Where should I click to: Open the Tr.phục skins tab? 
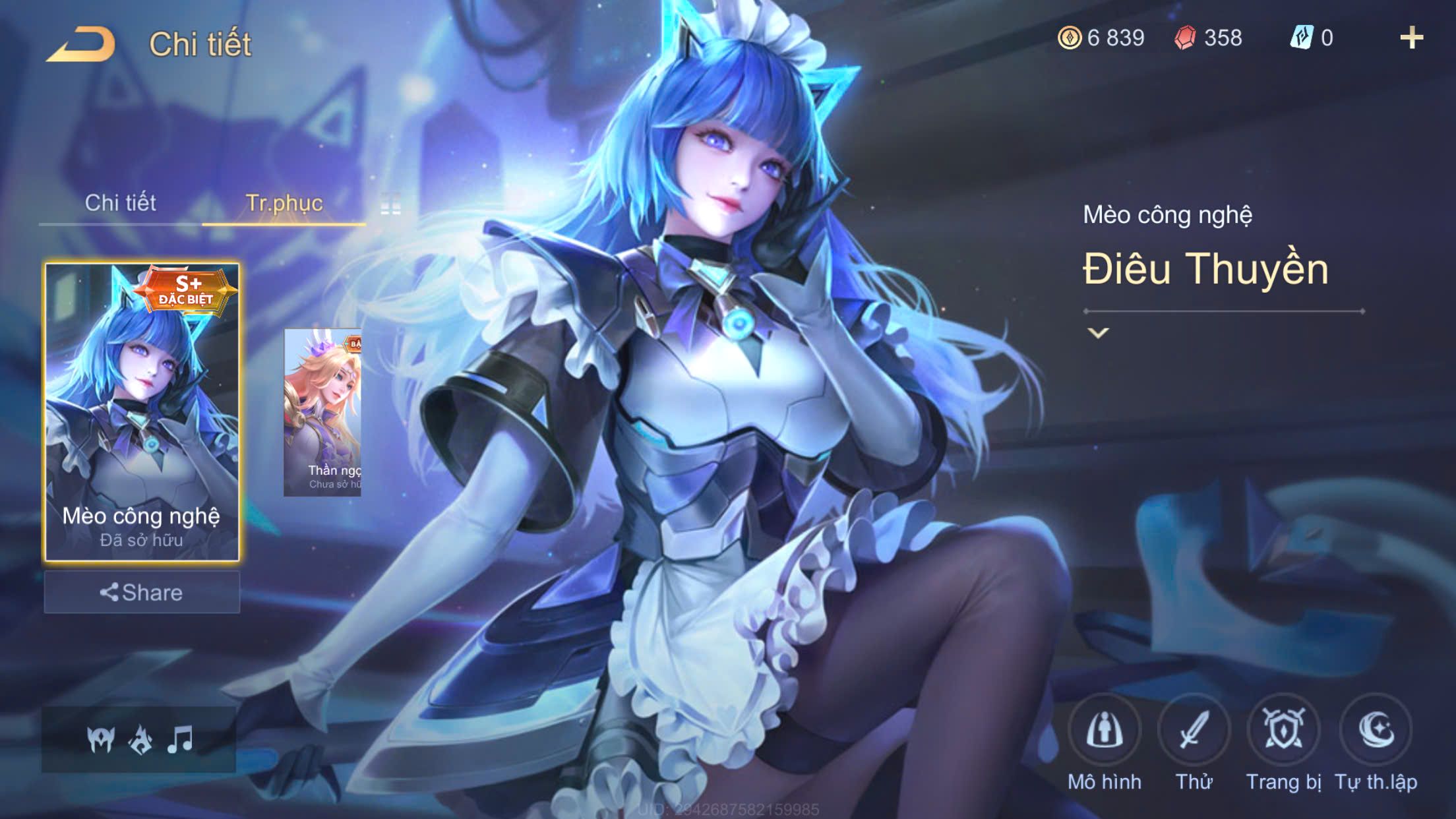(284, 203)
